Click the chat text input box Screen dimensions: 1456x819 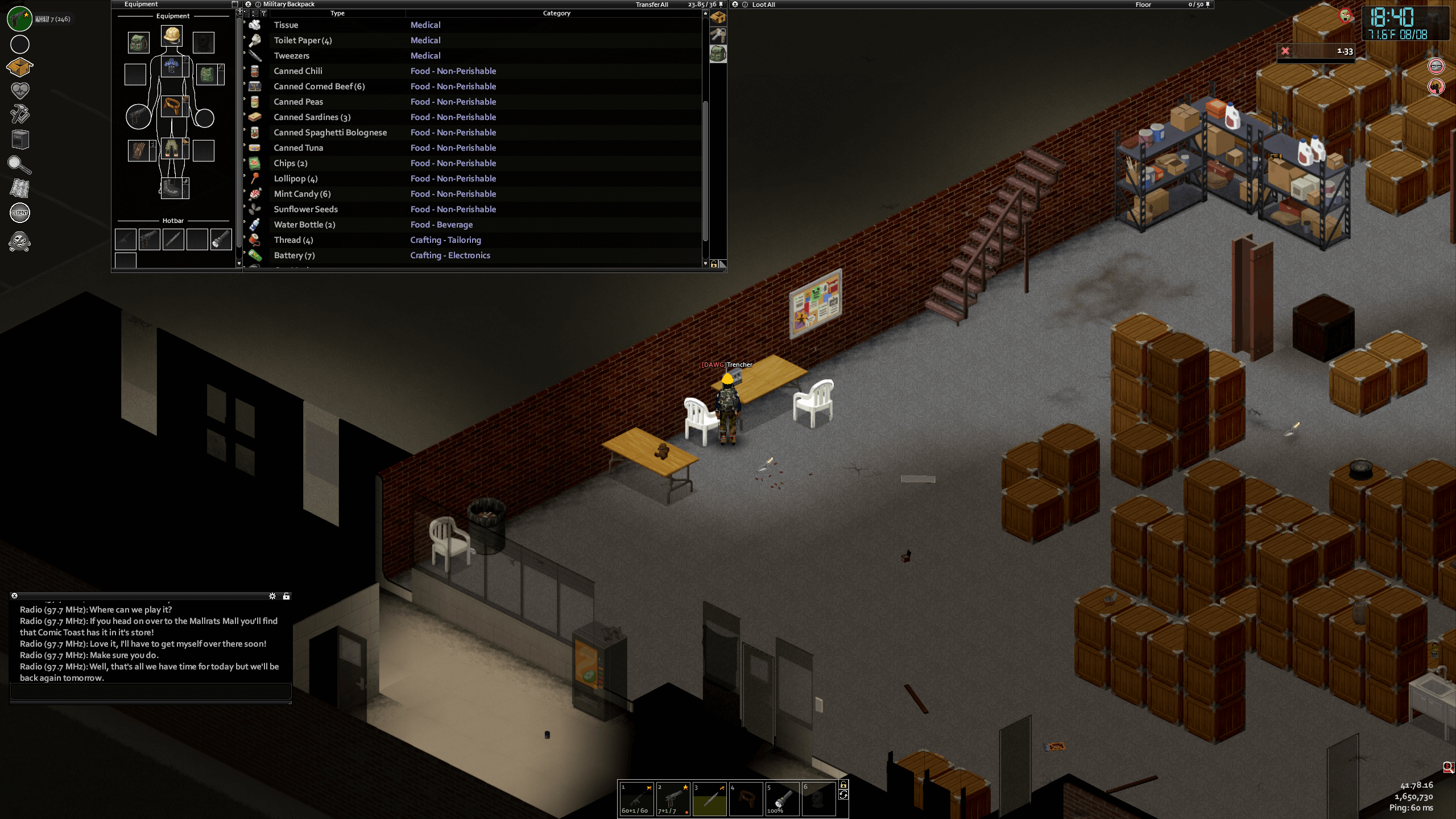pyautogui.click(x=151, y=691)
